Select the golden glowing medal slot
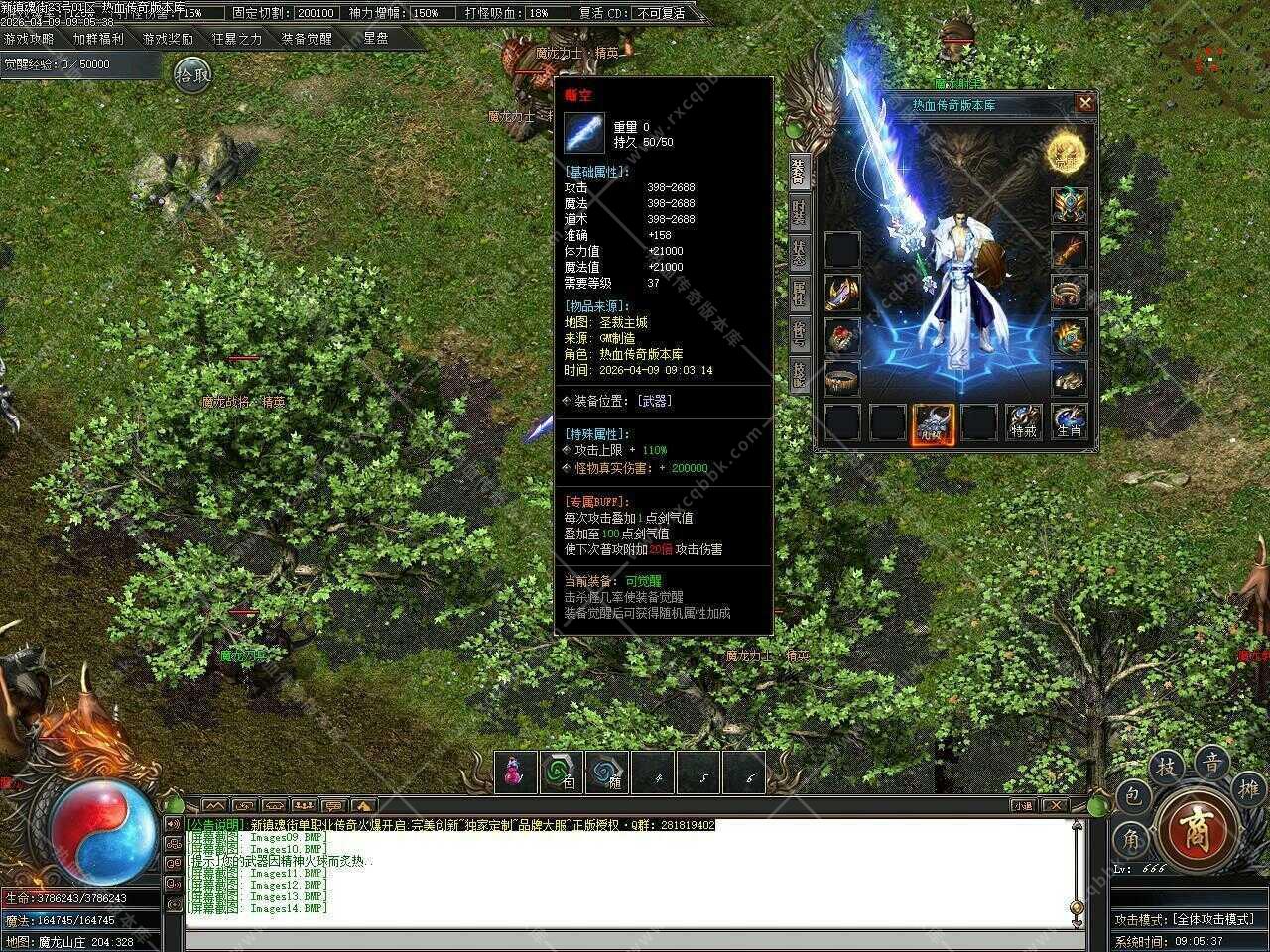 pos(1068,154)
